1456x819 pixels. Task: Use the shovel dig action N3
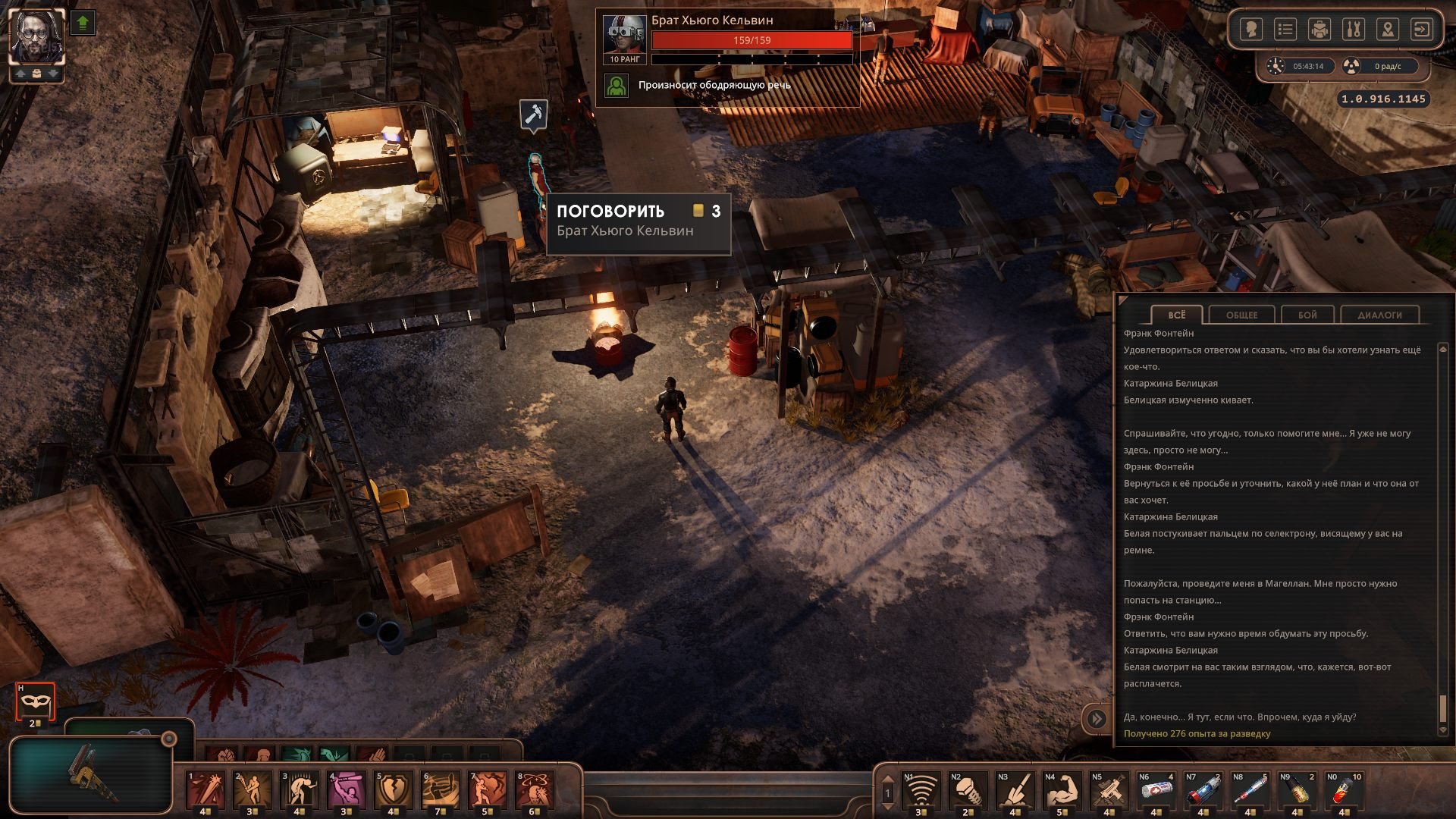1015,791
